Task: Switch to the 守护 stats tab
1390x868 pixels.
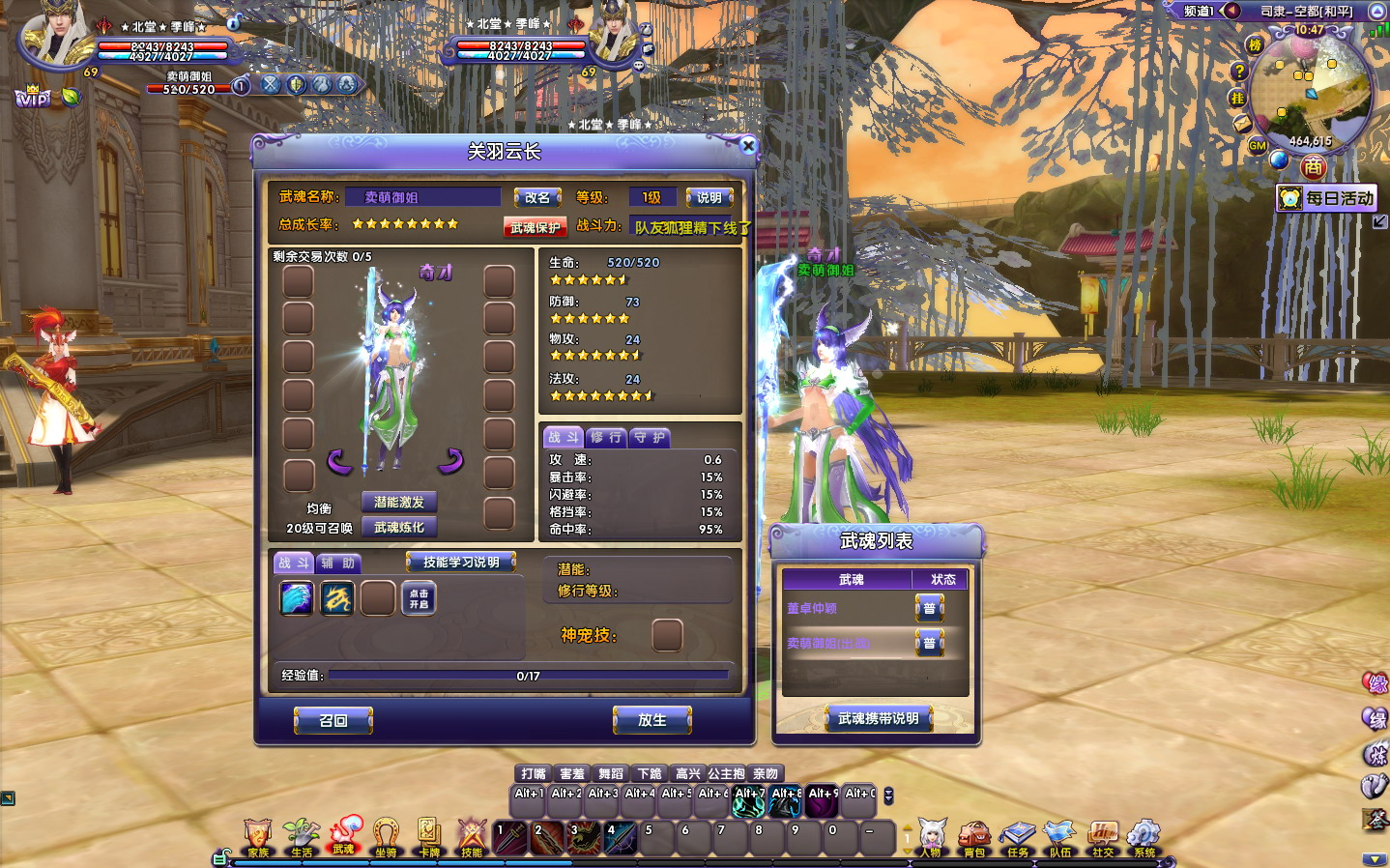Action: click(650, 437)
